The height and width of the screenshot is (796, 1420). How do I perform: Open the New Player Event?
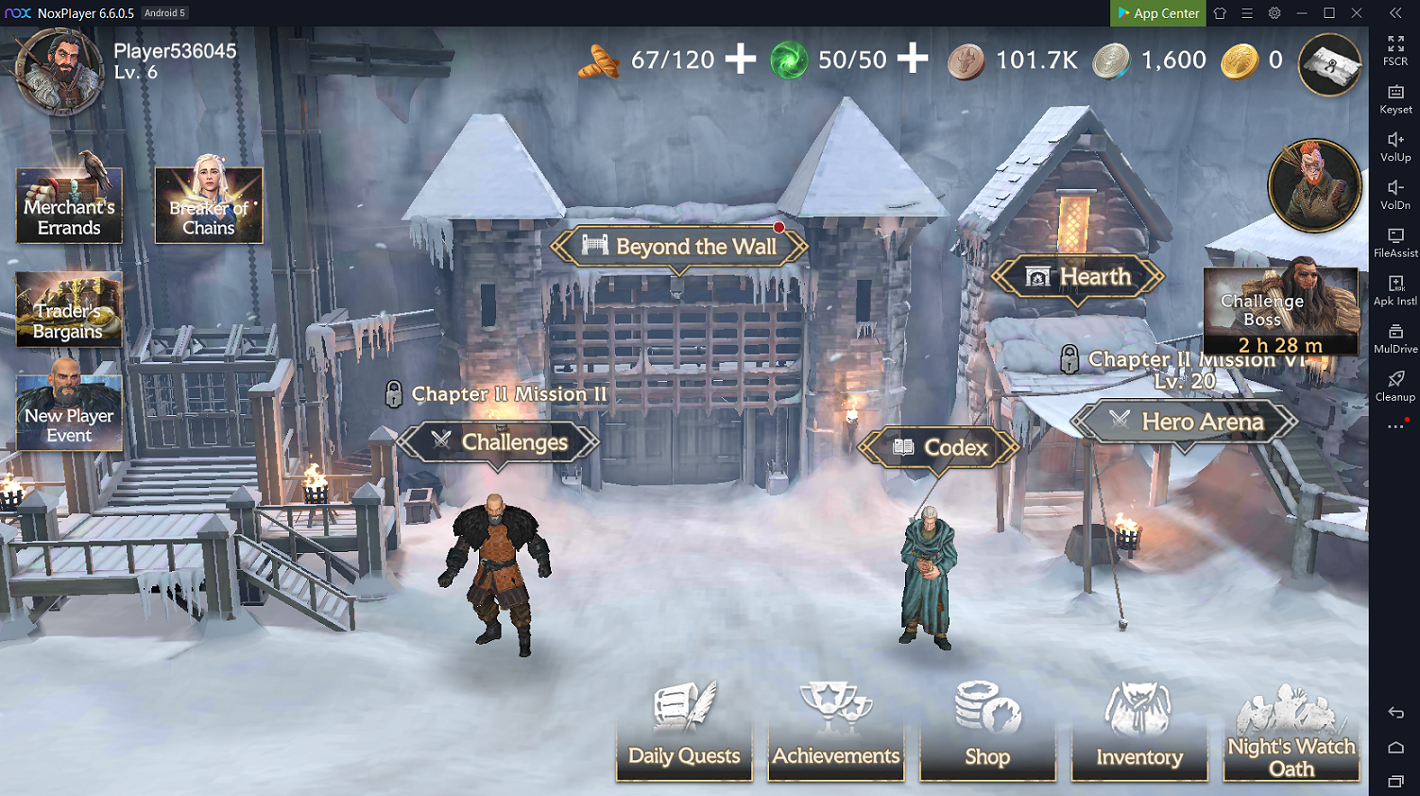(69, 413)
